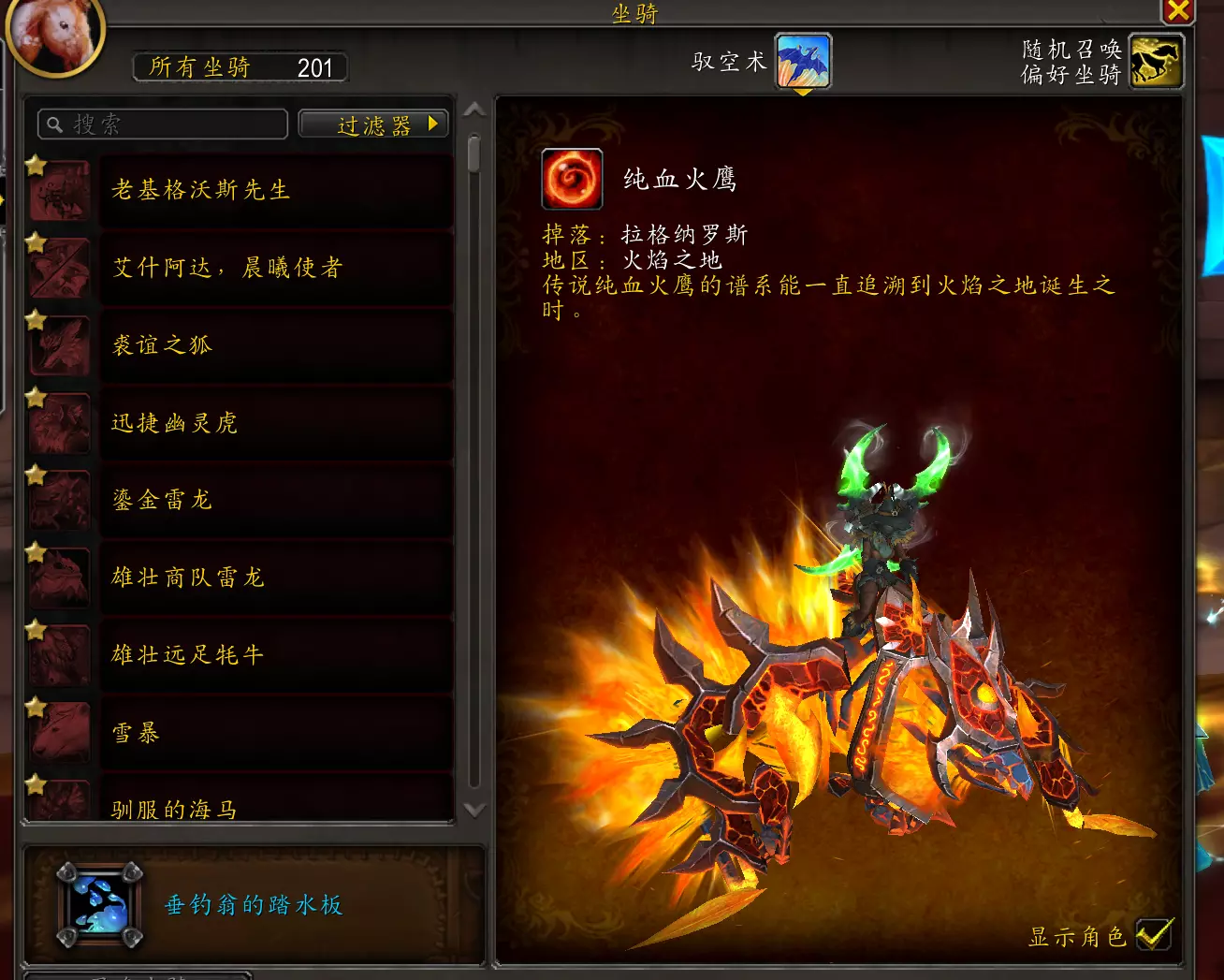The width and height of the screenshot is (1224, 980).
Task: Click inside the 搜索 search field
Action: [x=168, y=124]
